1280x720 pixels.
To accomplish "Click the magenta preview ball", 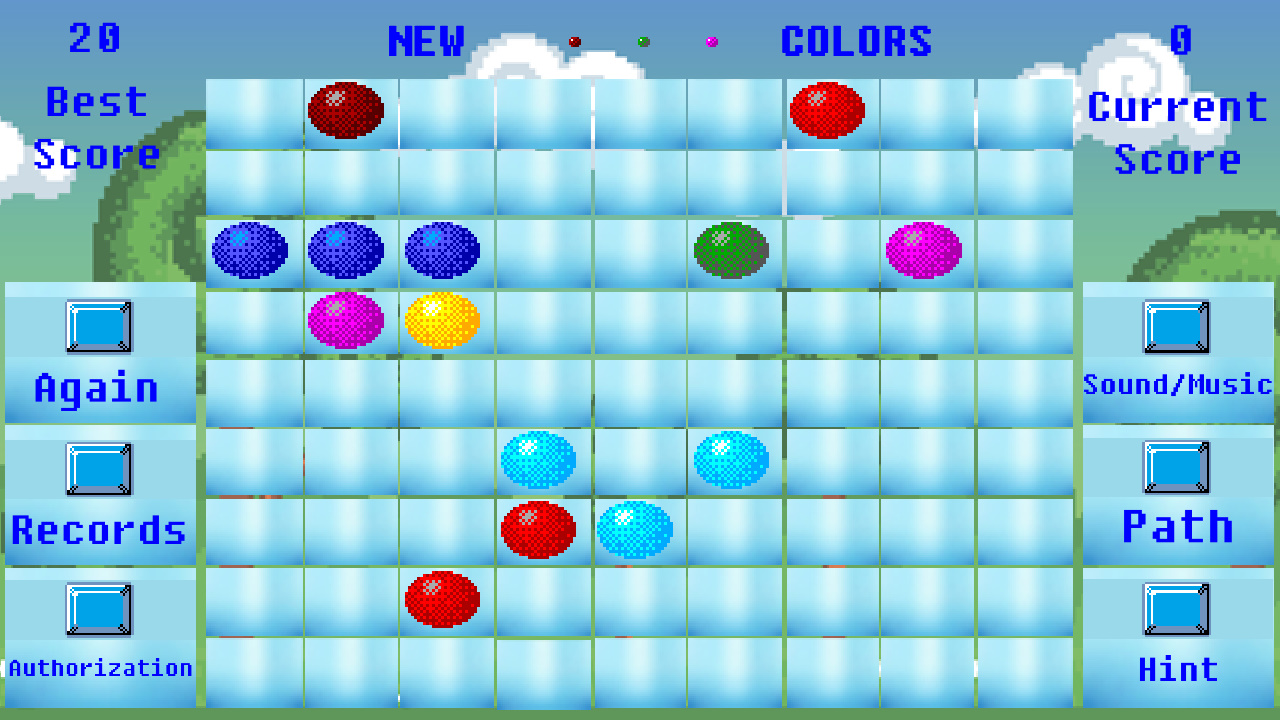I will [x=712, y=41].
